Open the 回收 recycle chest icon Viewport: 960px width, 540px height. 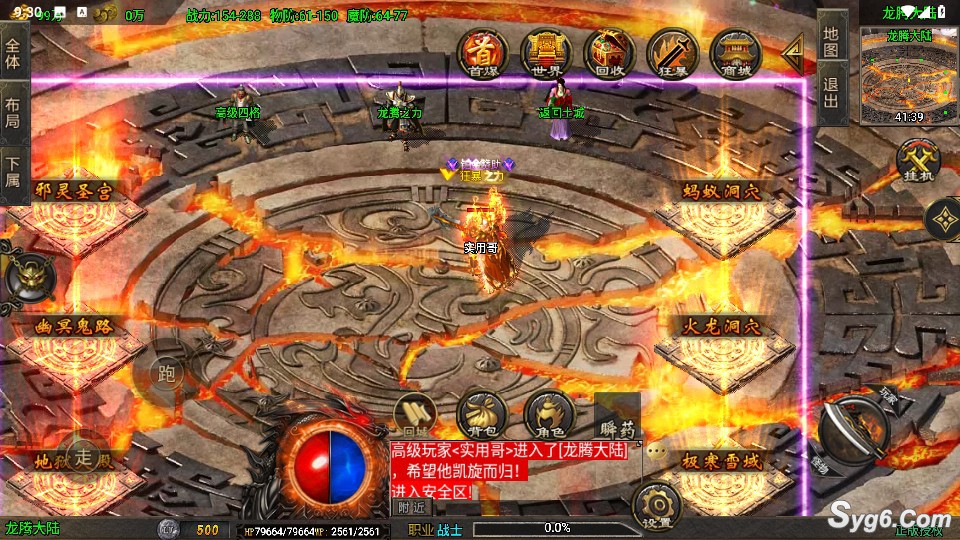tap(609, 51)
